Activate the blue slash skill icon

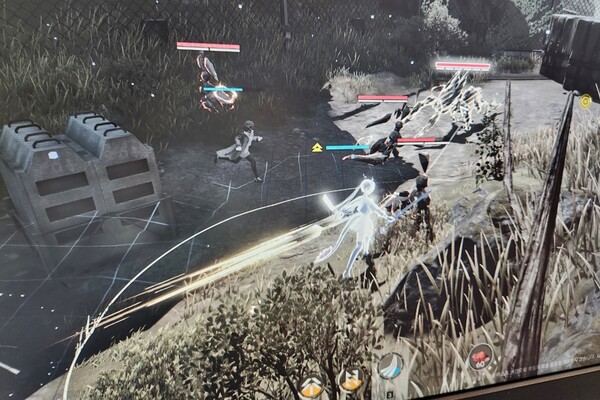point(390,366)
